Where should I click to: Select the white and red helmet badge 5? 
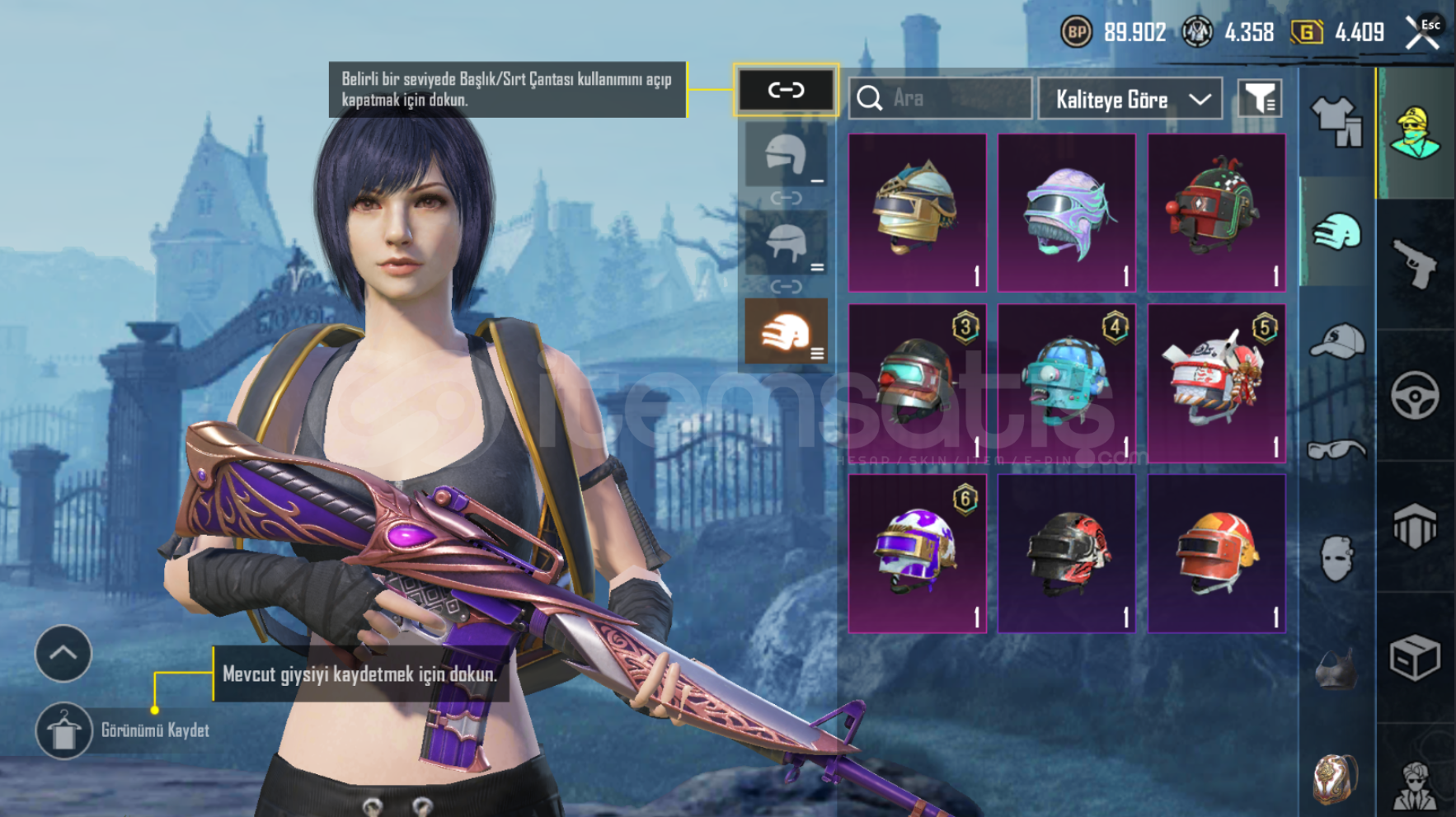1216,383
